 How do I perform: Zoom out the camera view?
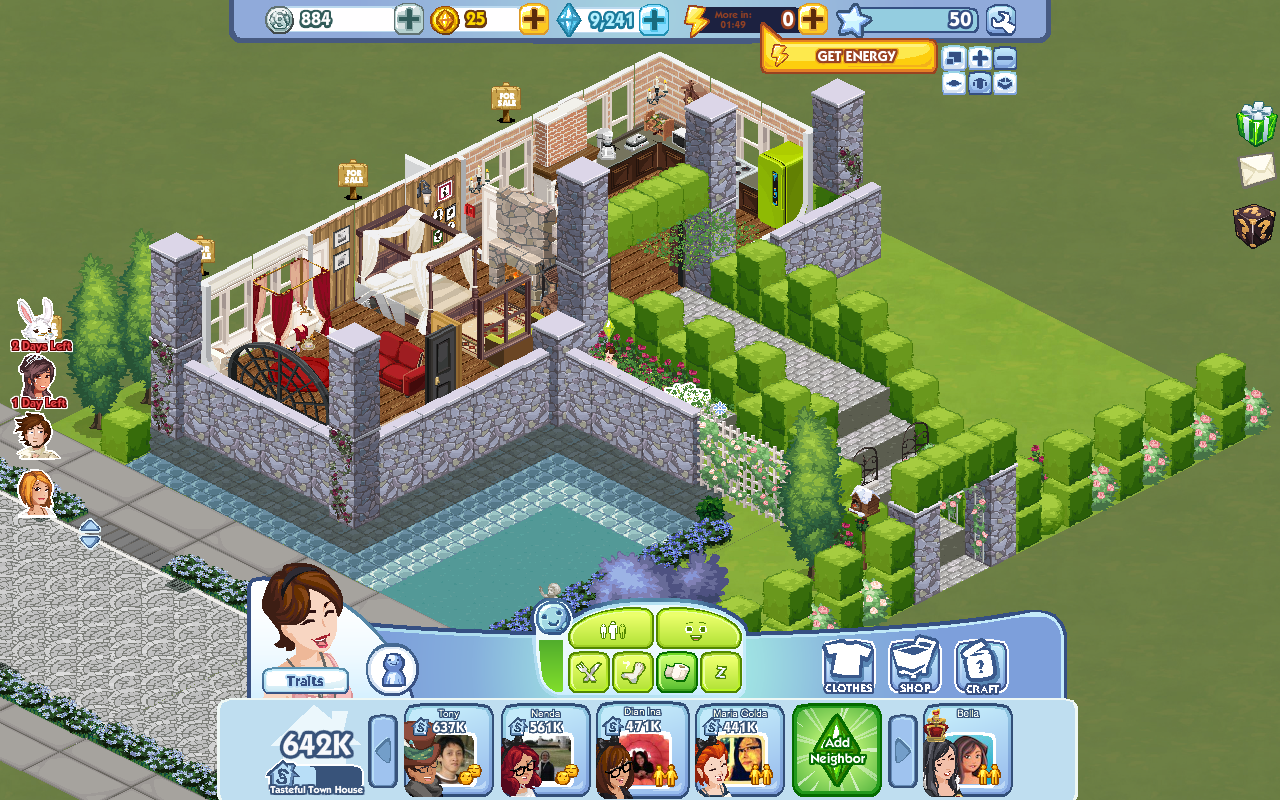pyautogui.click(x=1005, y=58)
